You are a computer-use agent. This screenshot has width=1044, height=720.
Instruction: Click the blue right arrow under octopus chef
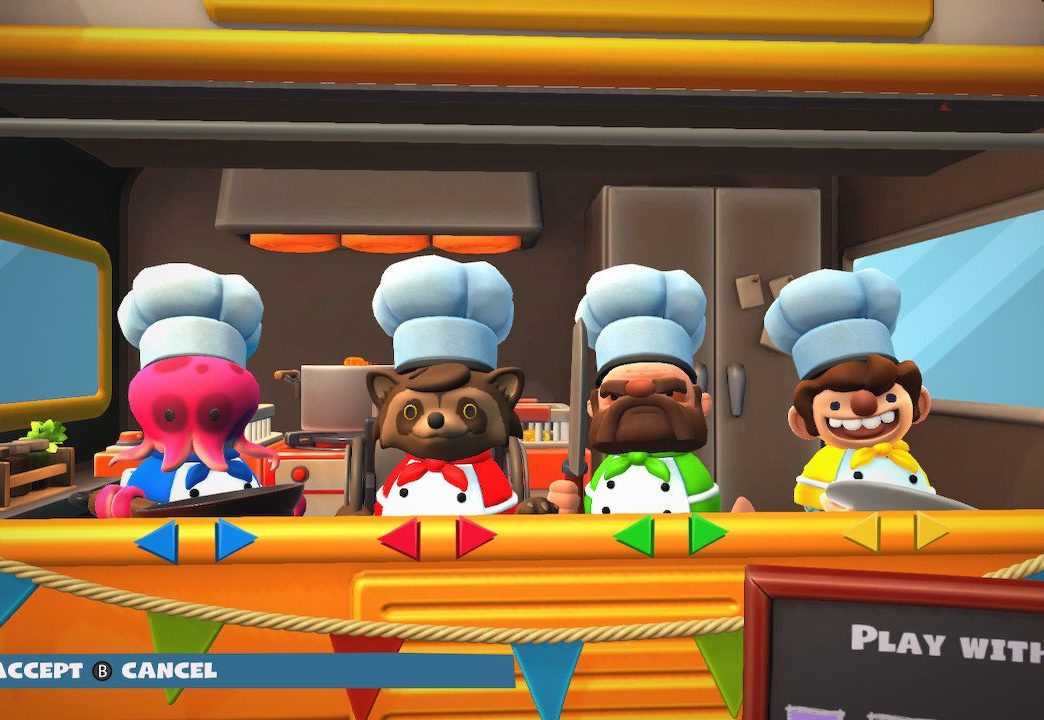(x=234, y=540)
